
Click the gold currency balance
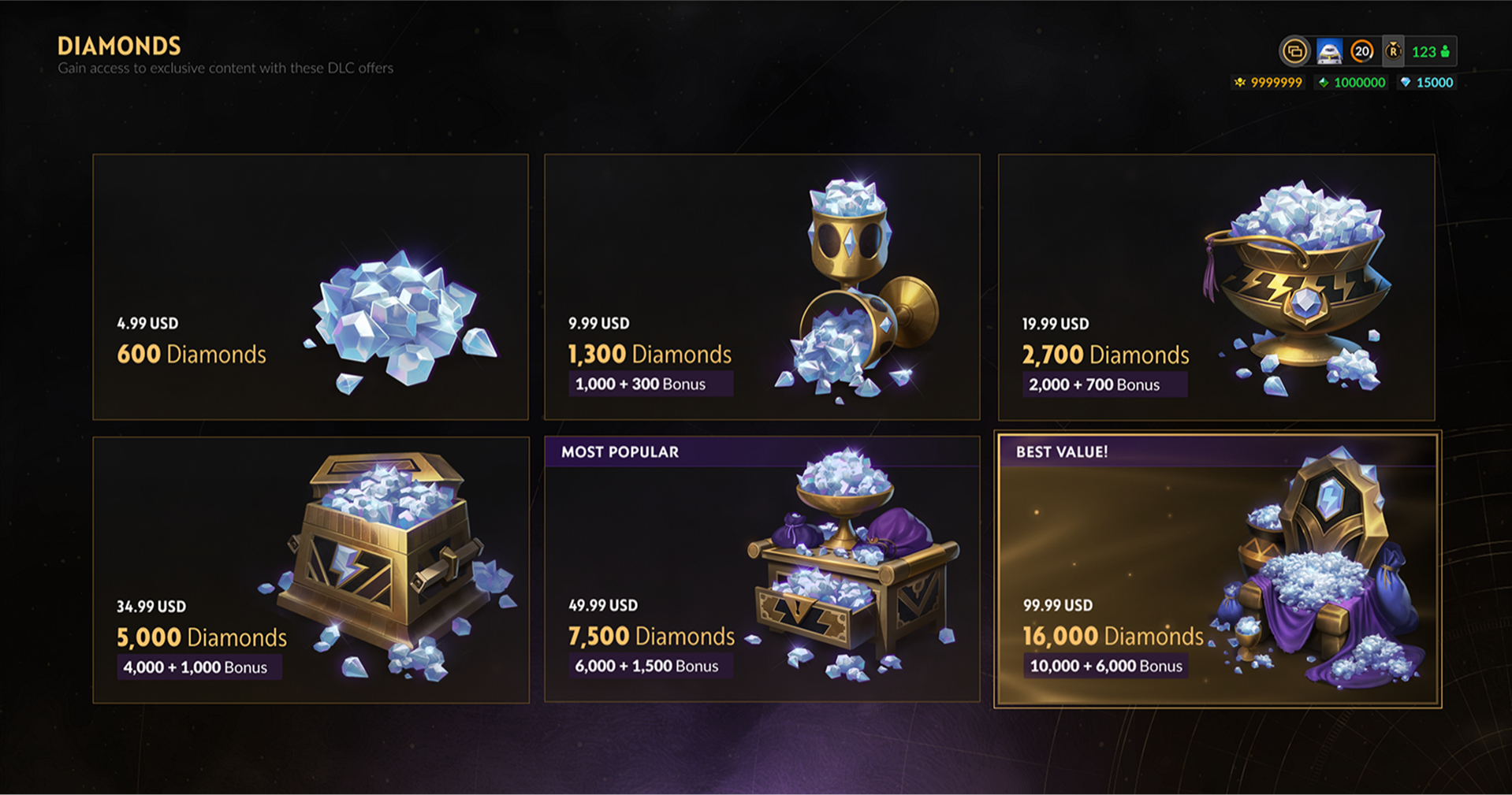click(1268, 83)
